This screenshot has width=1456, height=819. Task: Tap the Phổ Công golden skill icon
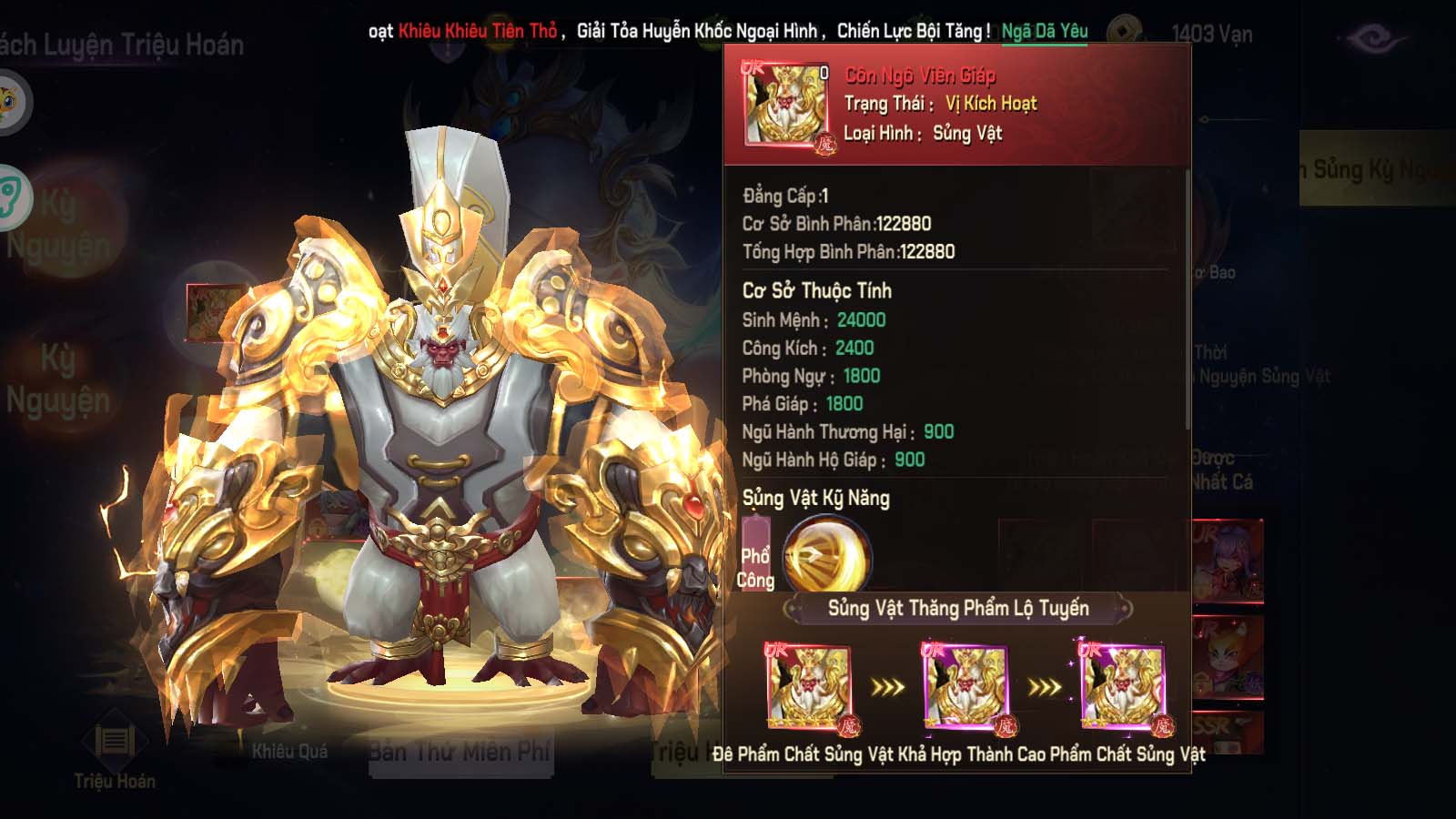click(826, 554)
